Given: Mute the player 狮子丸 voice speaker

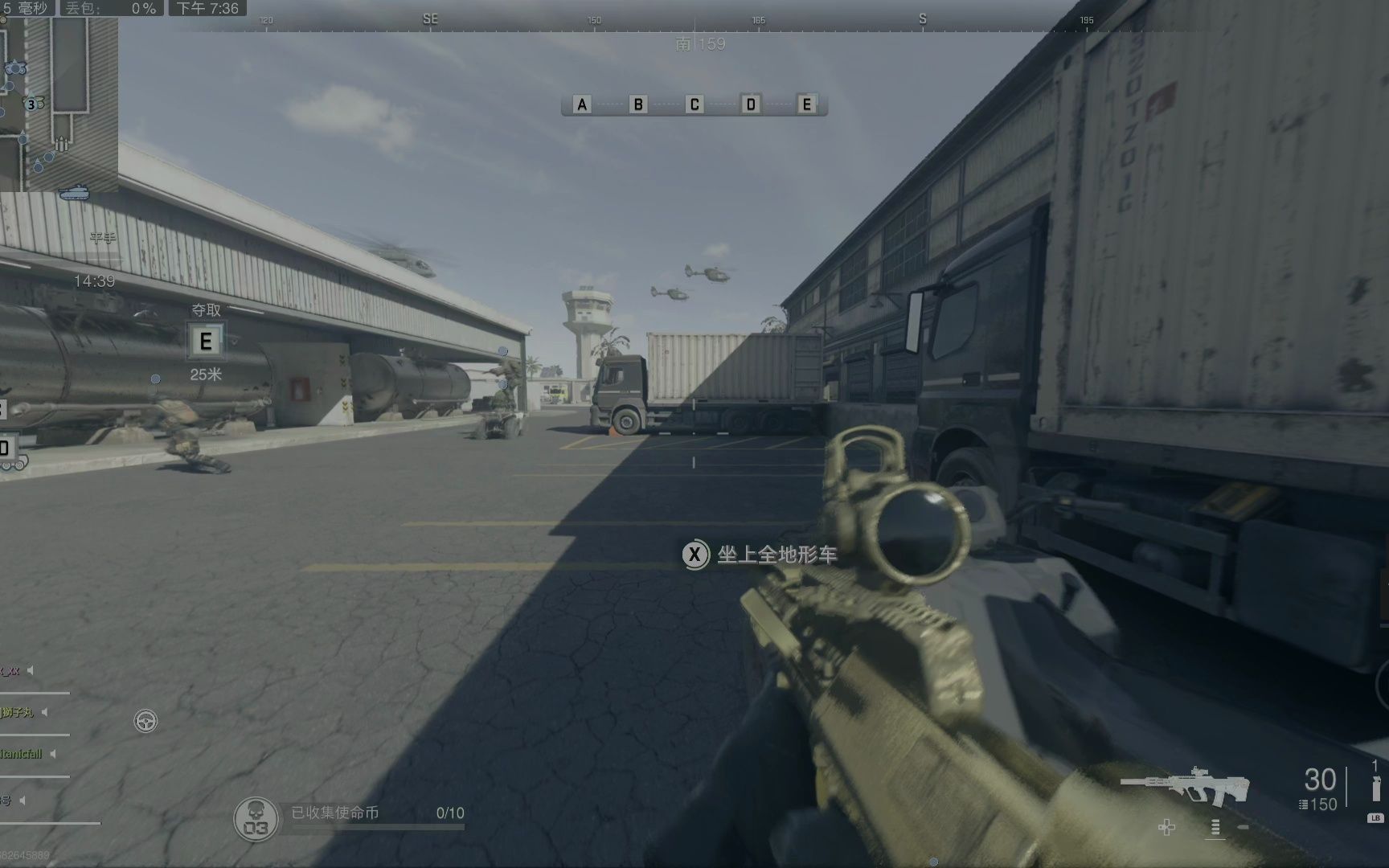Looking at the screenshot, I should tap(44, 713).
